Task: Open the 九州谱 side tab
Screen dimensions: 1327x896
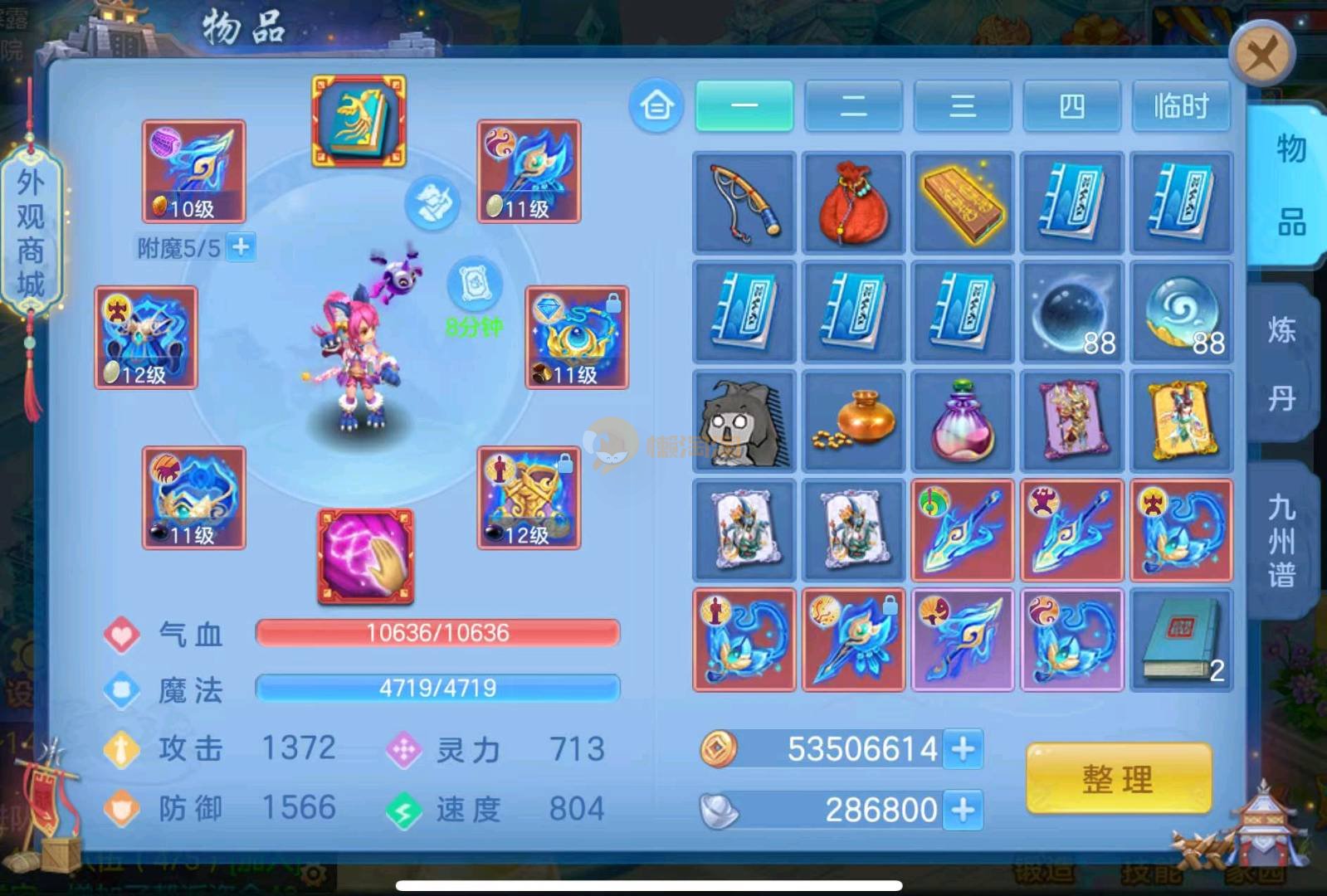Action: (x=1282, y=540)
